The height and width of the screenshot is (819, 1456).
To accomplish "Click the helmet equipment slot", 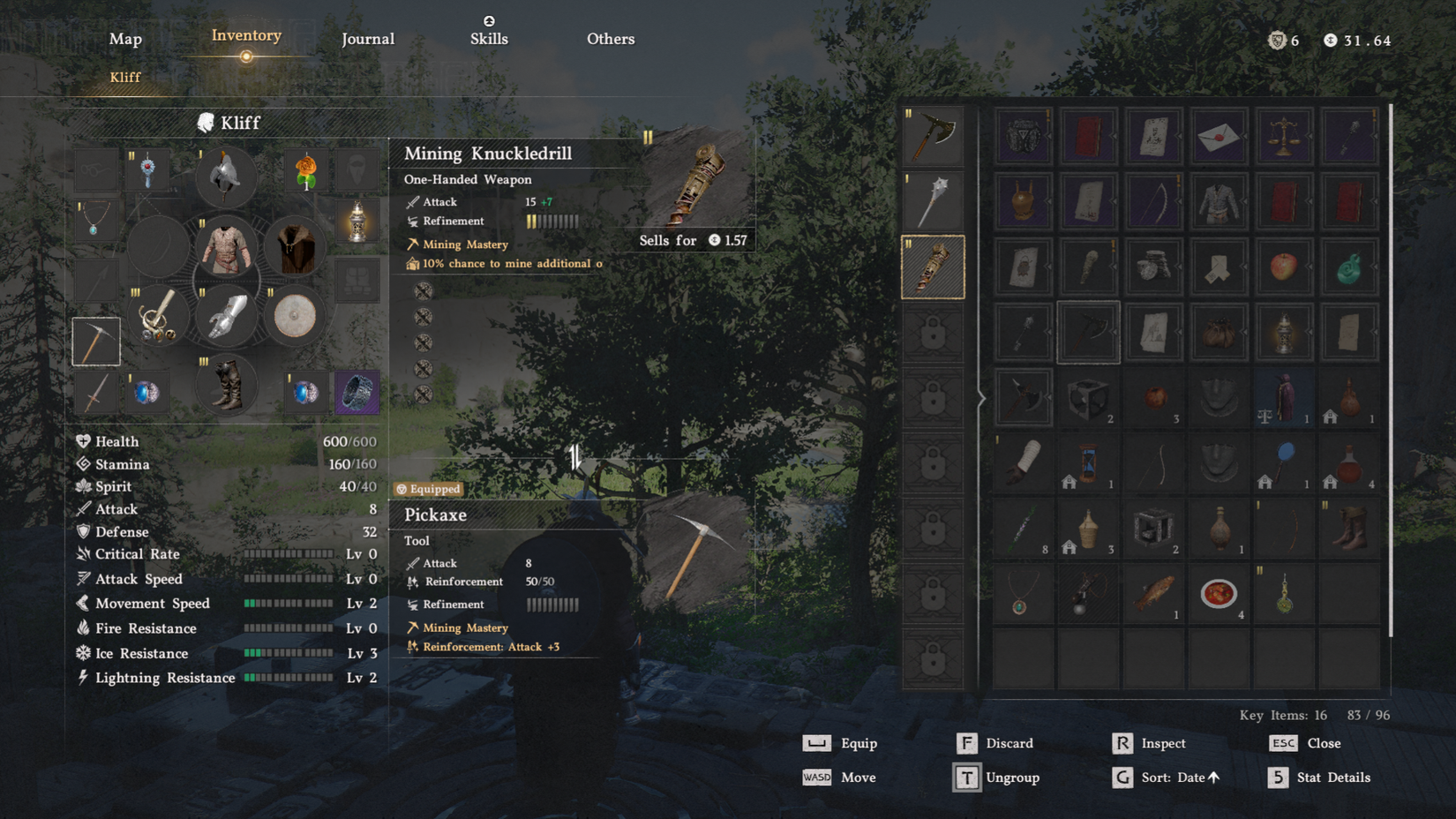I will (x=226, y=177).
